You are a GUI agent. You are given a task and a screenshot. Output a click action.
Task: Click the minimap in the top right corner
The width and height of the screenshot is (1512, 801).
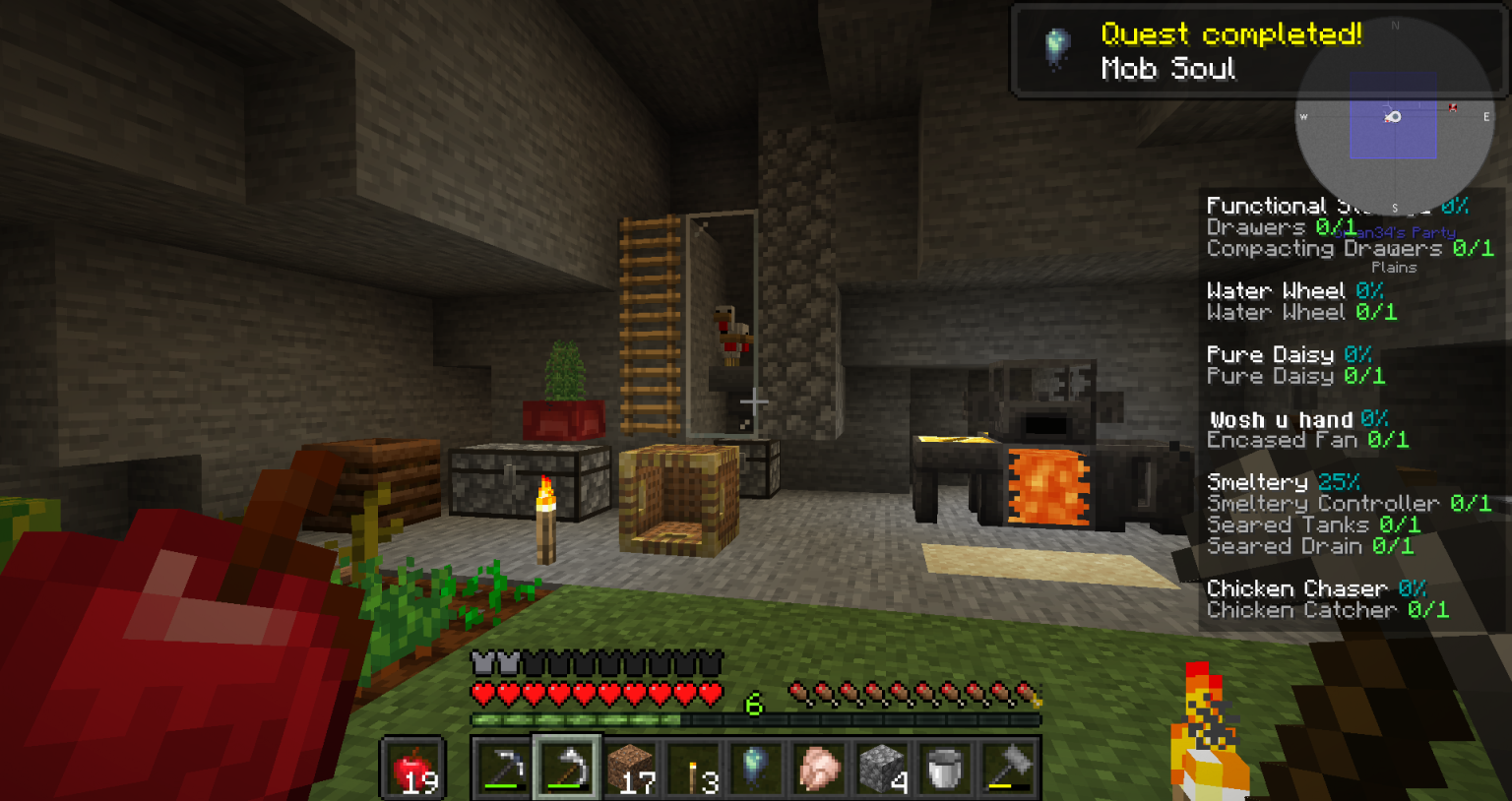(1394, 118)
